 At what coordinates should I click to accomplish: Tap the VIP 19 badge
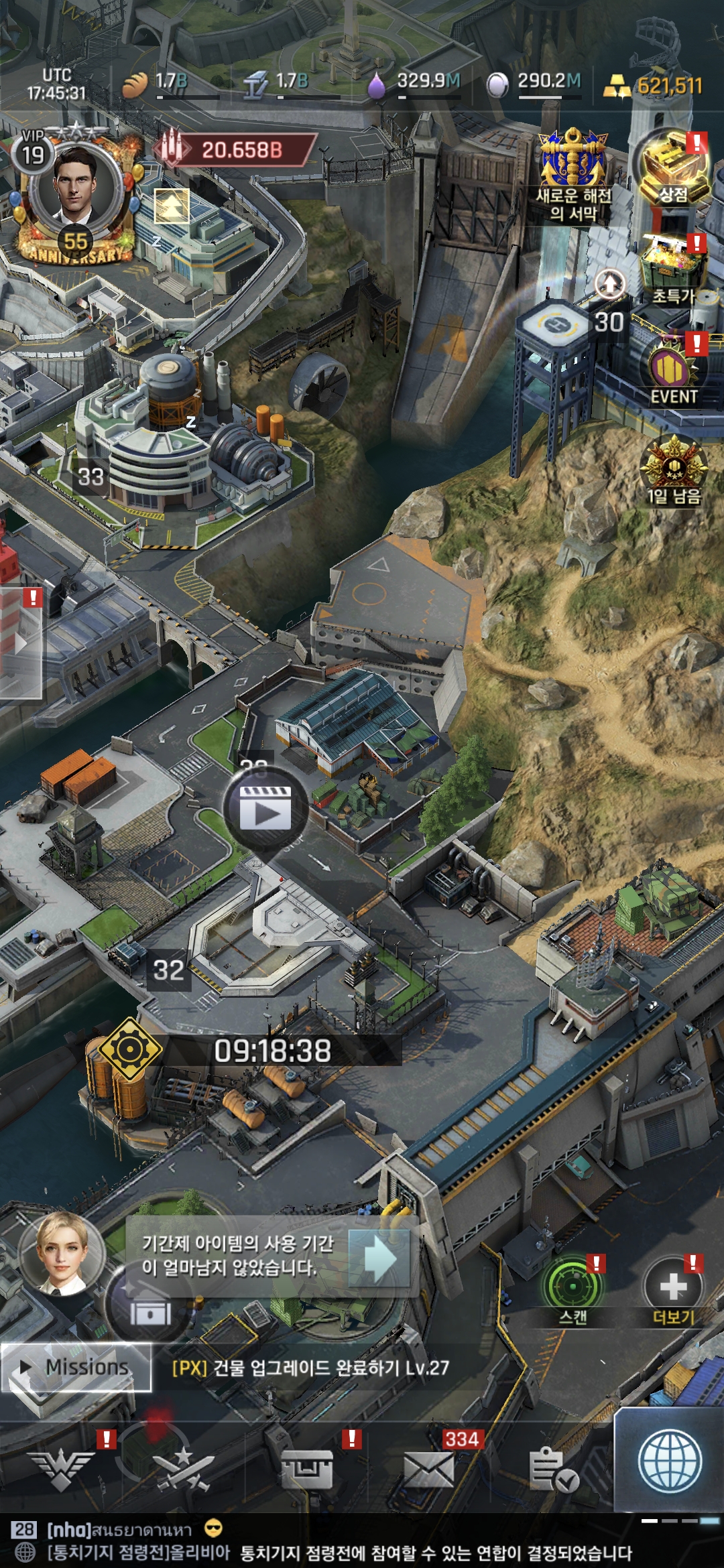[32, 153]
